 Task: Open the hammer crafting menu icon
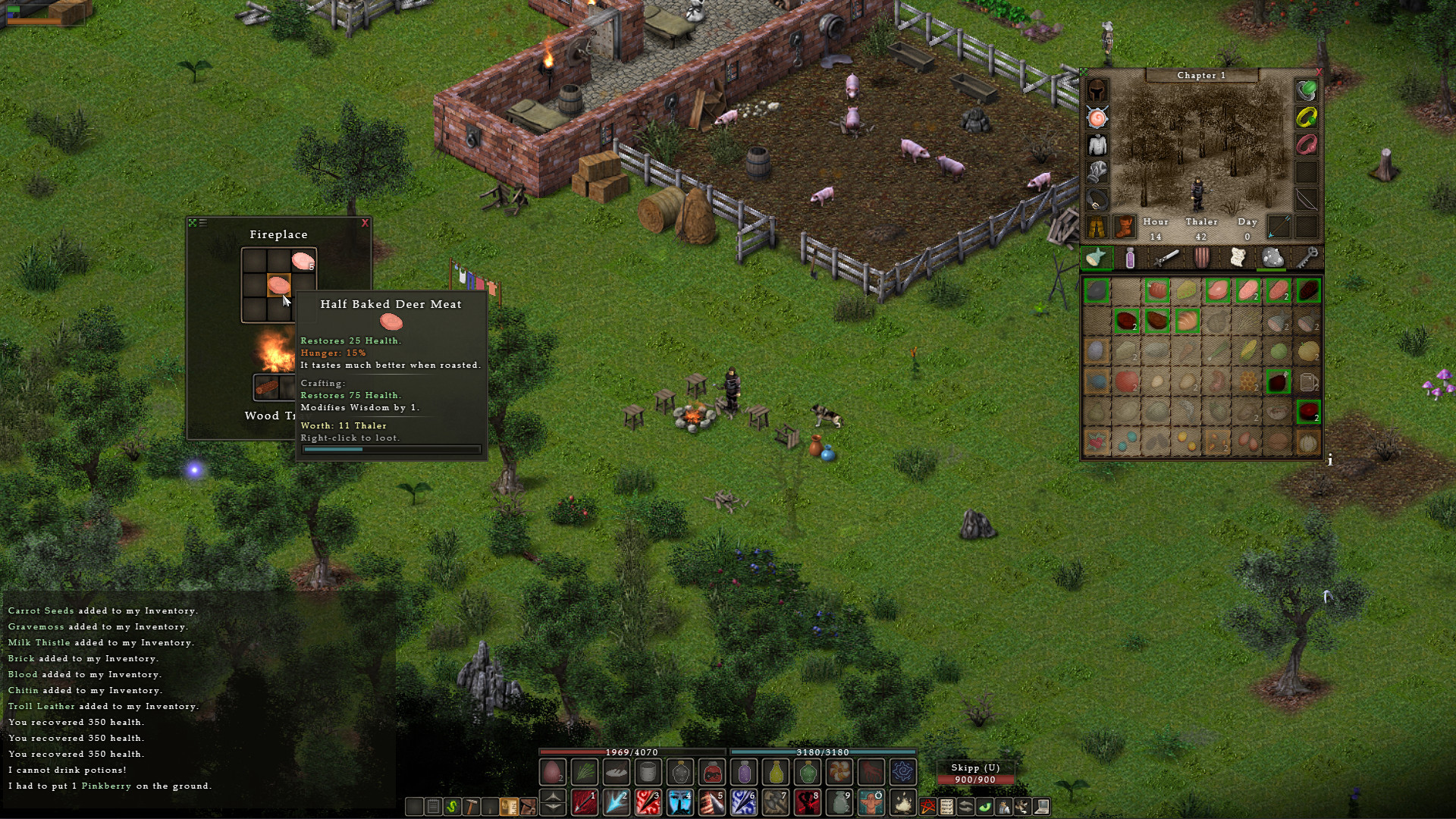pos(471,807)
